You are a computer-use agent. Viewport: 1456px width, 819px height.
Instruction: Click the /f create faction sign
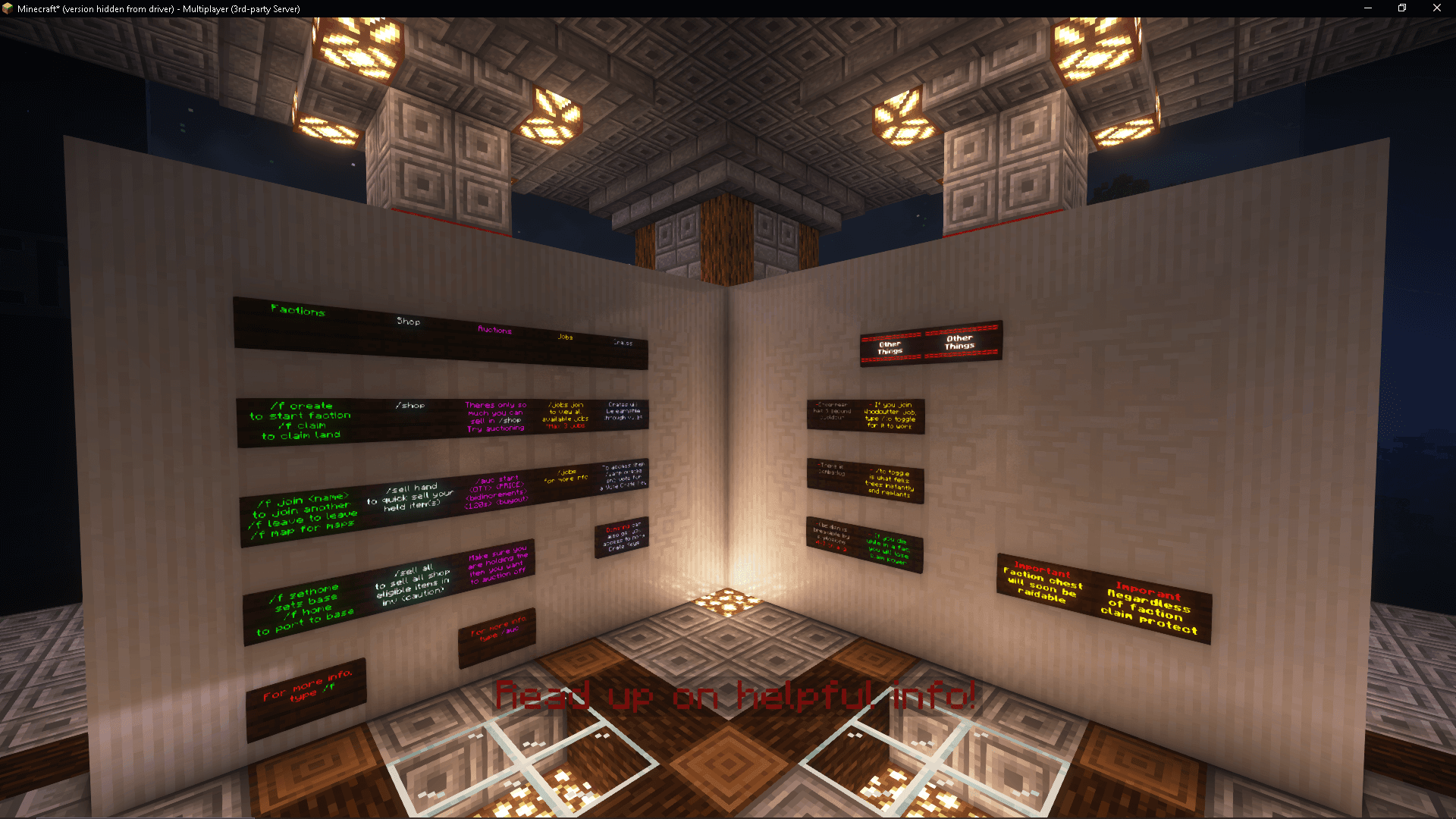[300, 419]
